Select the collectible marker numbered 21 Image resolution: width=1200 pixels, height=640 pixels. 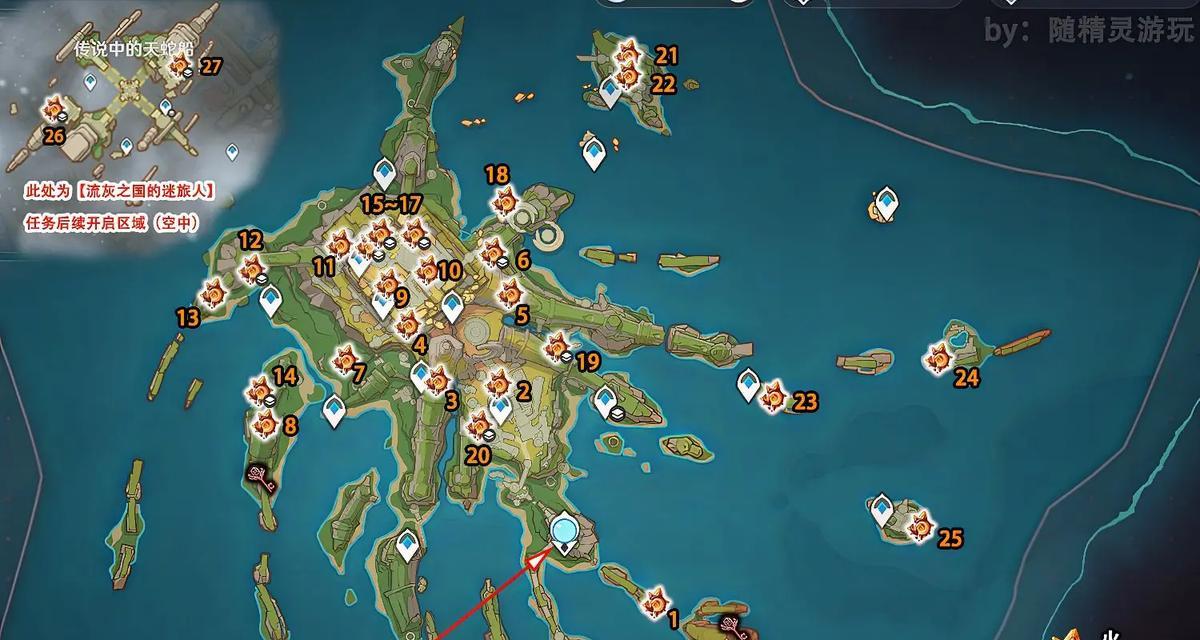629,53
